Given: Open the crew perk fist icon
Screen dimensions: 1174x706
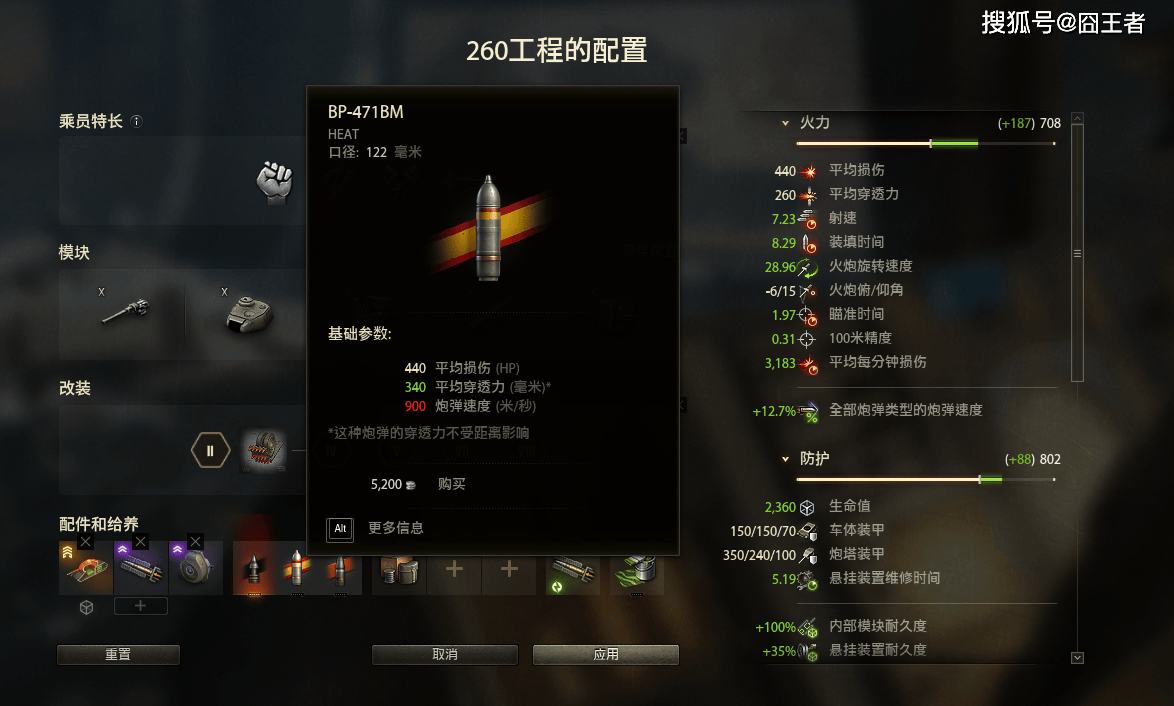Looking at the screenshot, I should click(x=274, y=181).
